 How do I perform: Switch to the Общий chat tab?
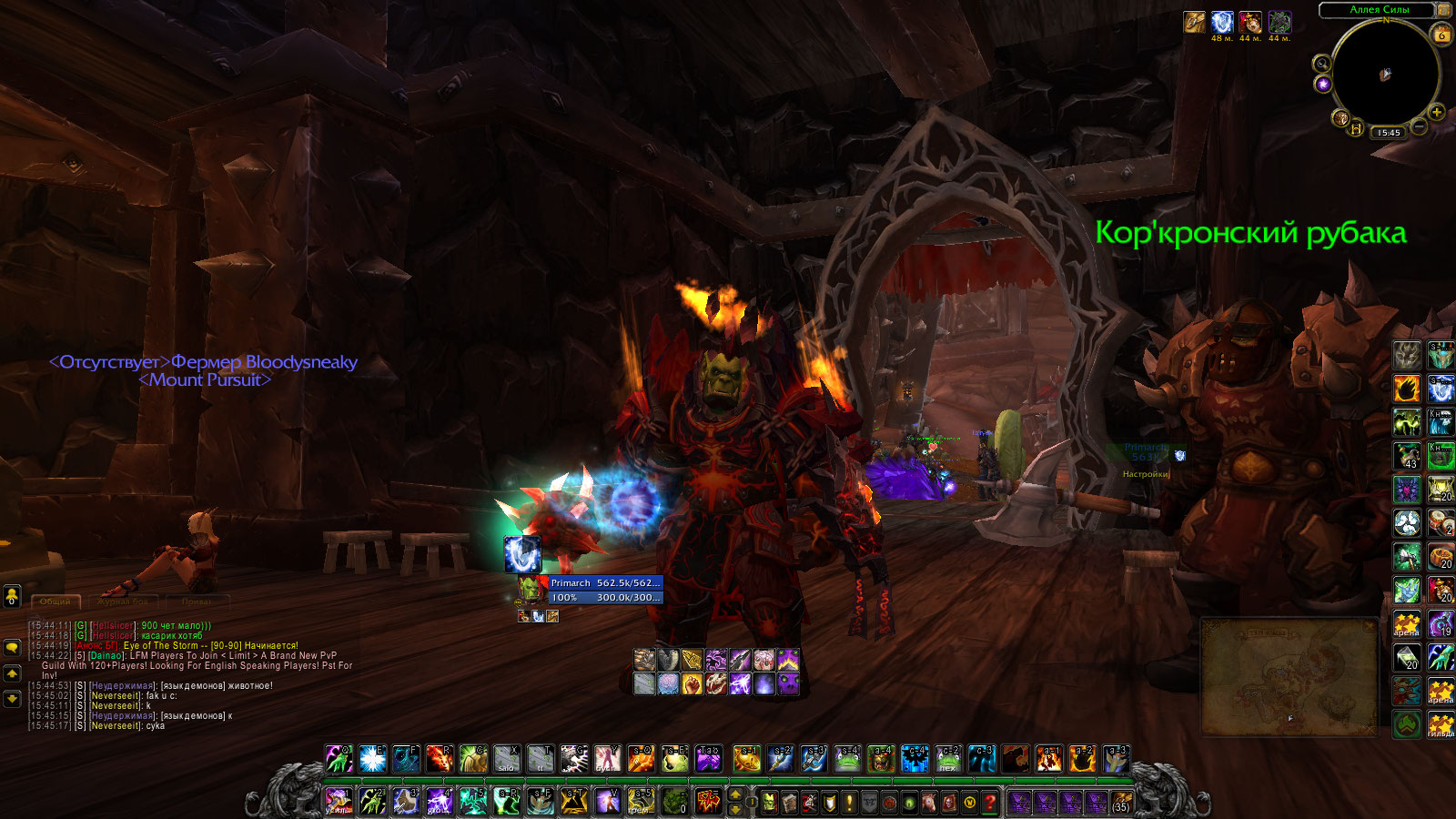pyautogui.click(x=56, y=602)
